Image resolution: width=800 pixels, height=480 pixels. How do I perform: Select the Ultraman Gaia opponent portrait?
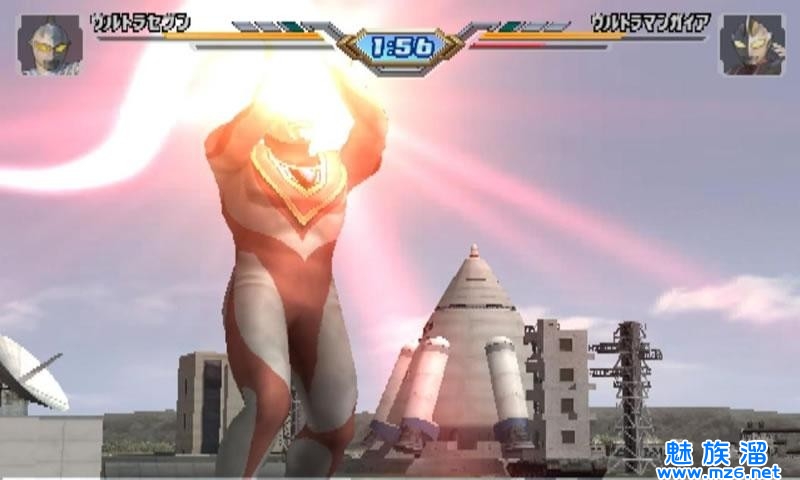(x=752, y=44)
